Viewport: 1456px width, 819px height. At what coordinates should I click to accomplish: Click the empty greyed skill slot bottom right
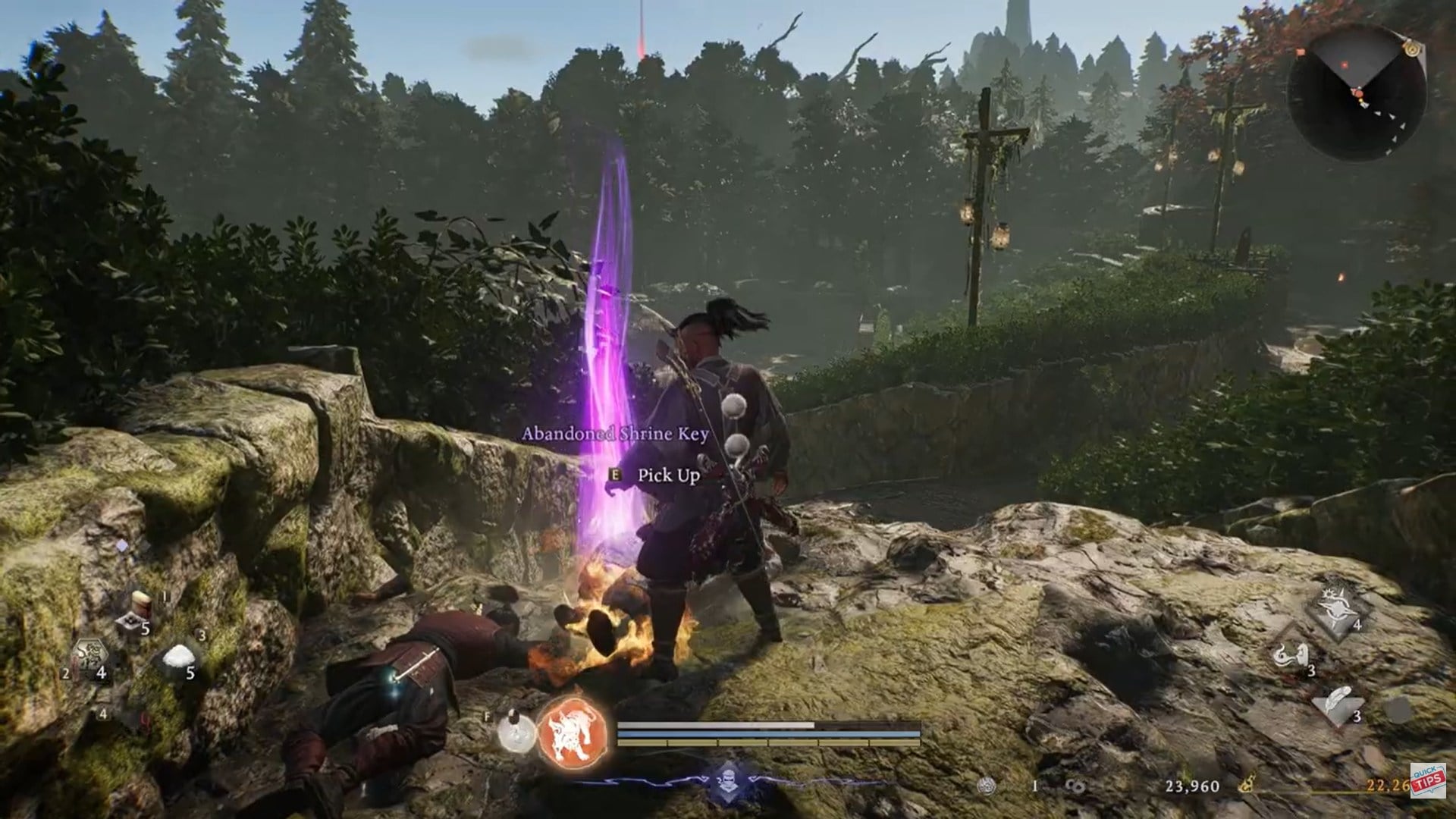1397,710
